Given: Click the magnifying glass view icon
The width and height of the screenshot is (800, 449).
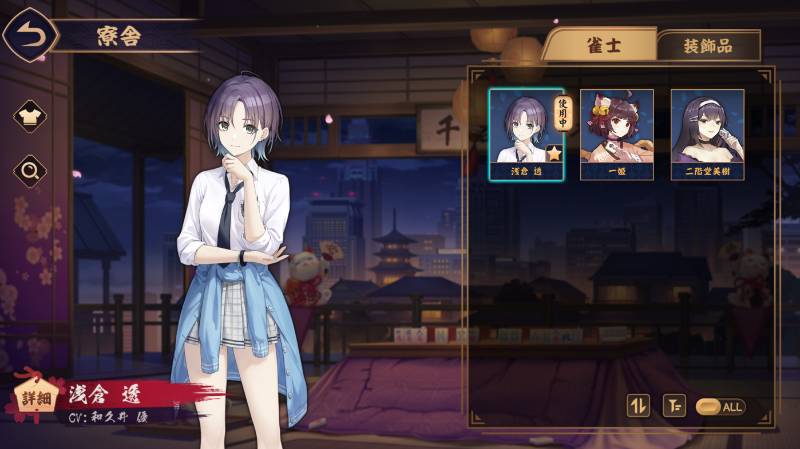Looking at the screenshot, I should click(30, 171).
